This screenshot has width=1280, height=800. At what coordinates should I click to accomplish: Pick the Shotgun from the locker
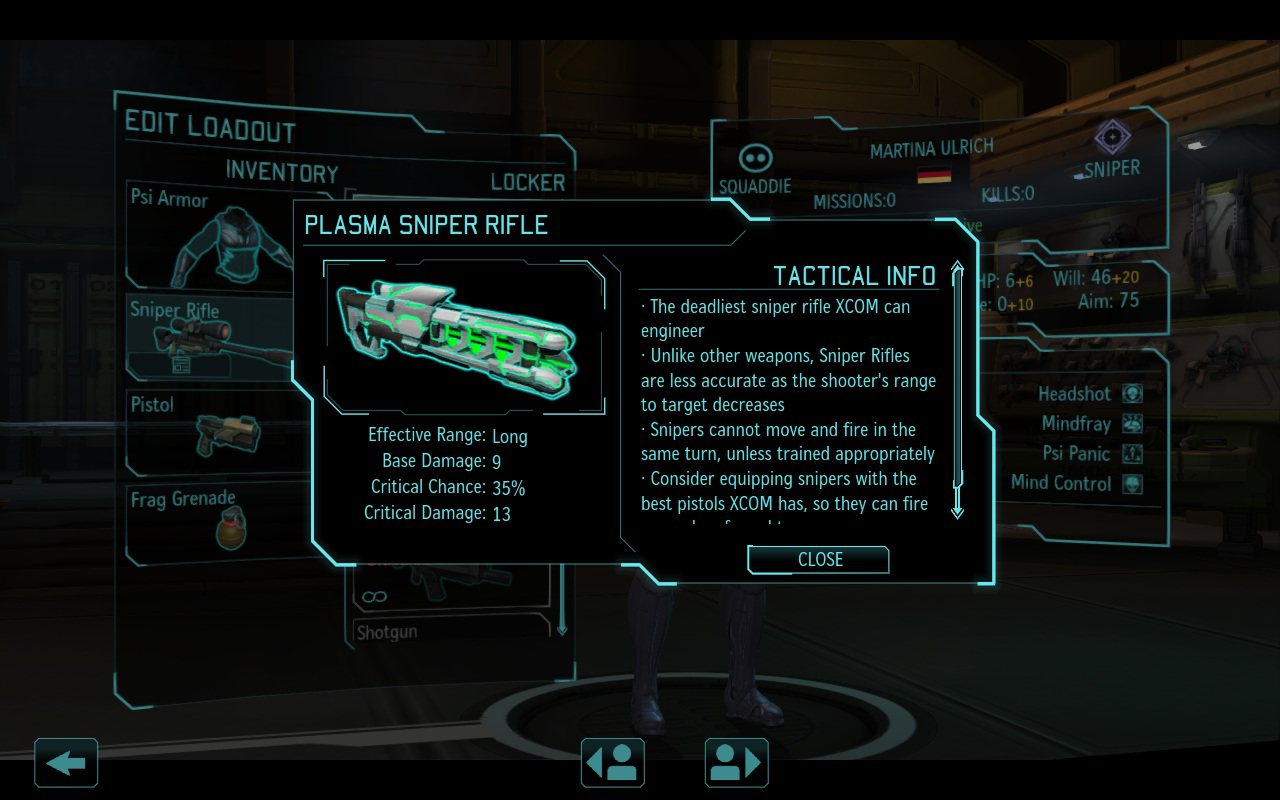tap(452, 631)
